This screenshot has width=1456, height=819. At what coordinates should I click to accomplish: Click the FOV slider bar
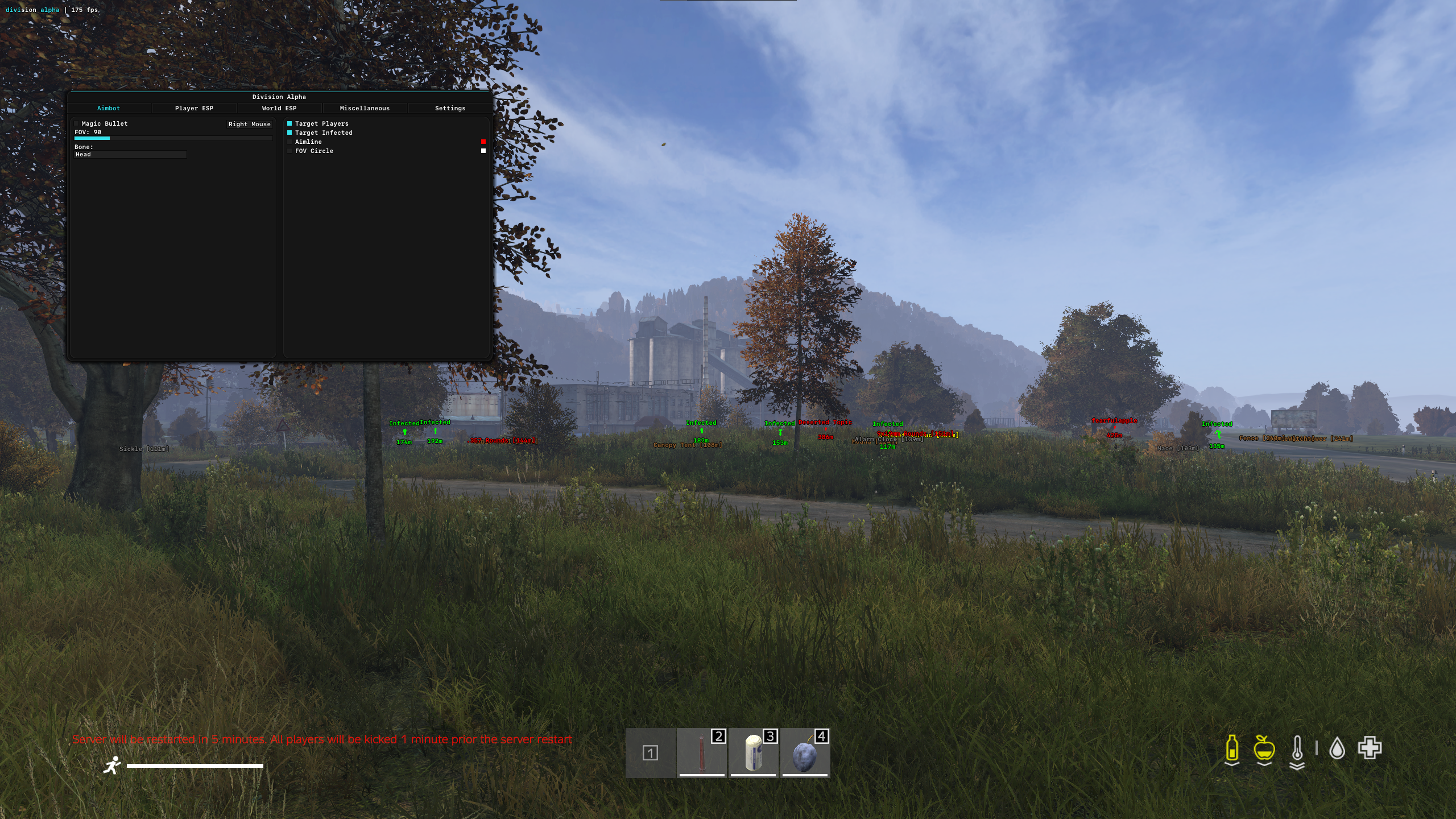[173, 138]
